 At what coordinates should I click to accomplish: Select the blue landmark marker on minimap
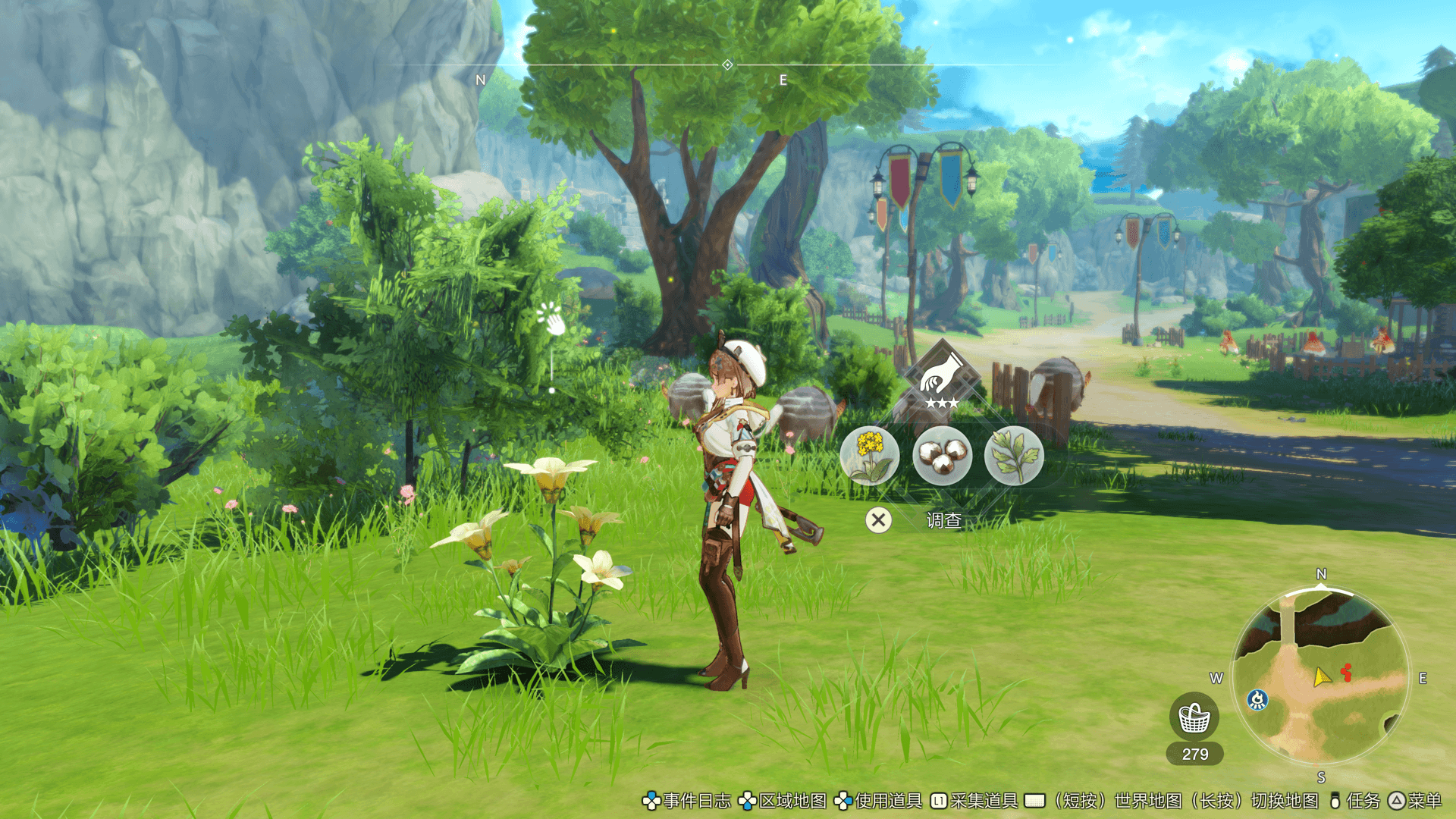click(x=1257, y=699)
